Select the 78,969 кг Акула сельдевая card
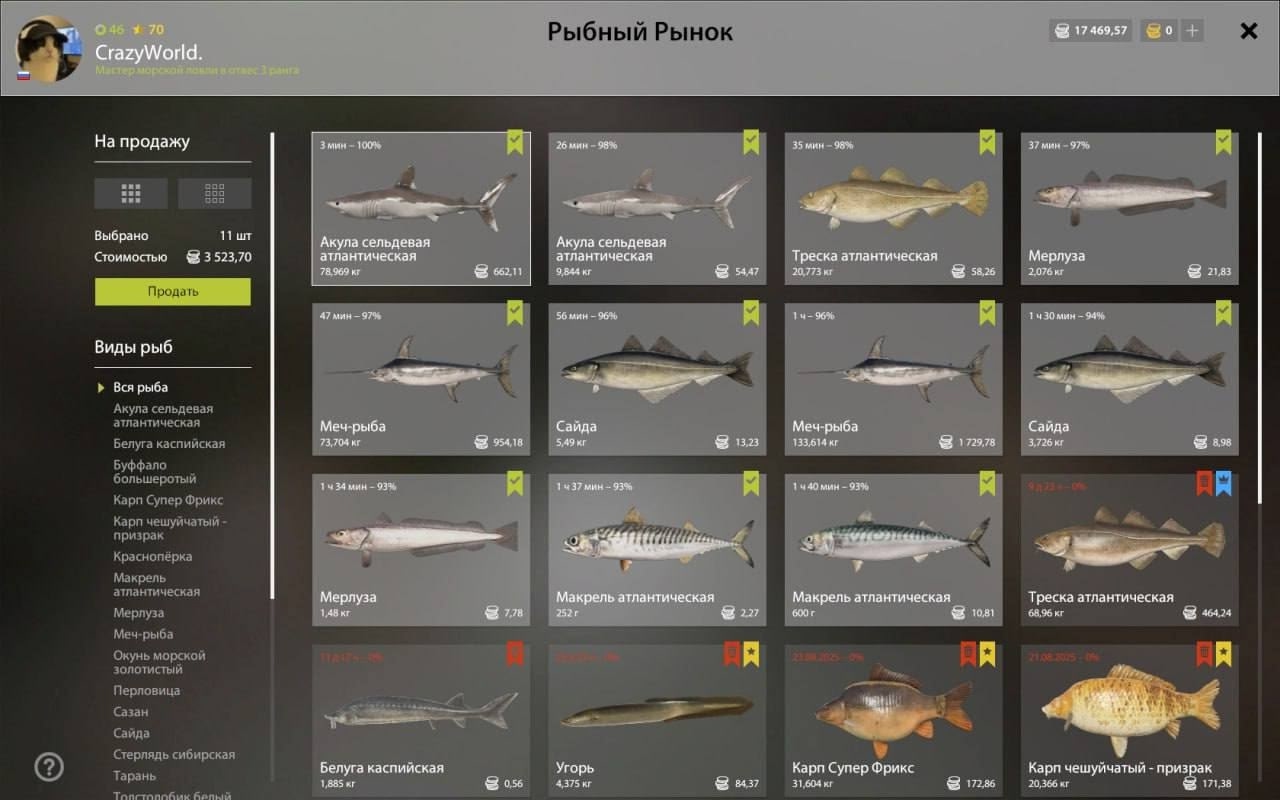 point(421,208)
